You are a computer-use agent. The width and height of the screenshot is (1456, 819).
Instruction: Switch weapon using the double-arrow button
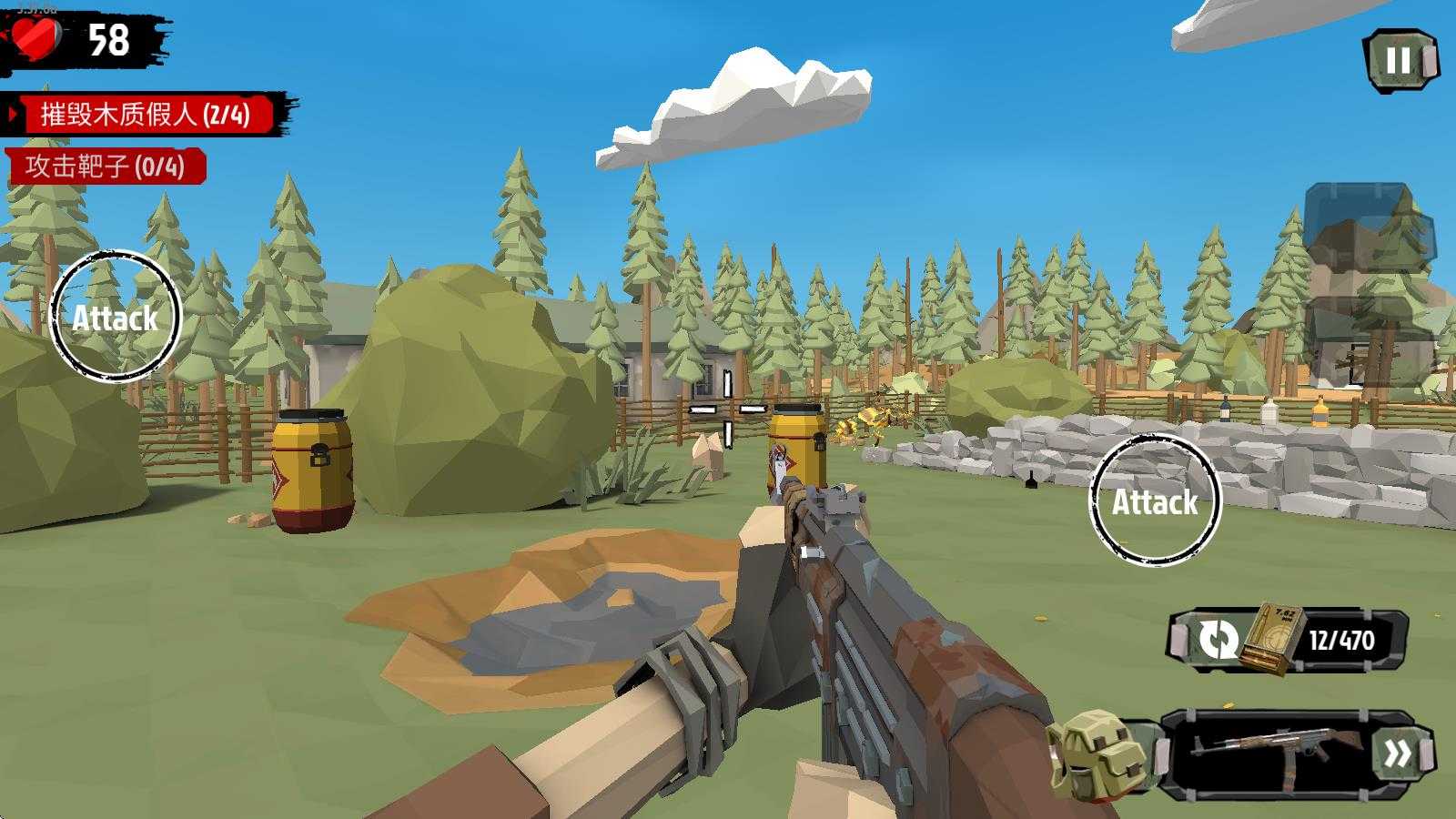pos(1398,753)
